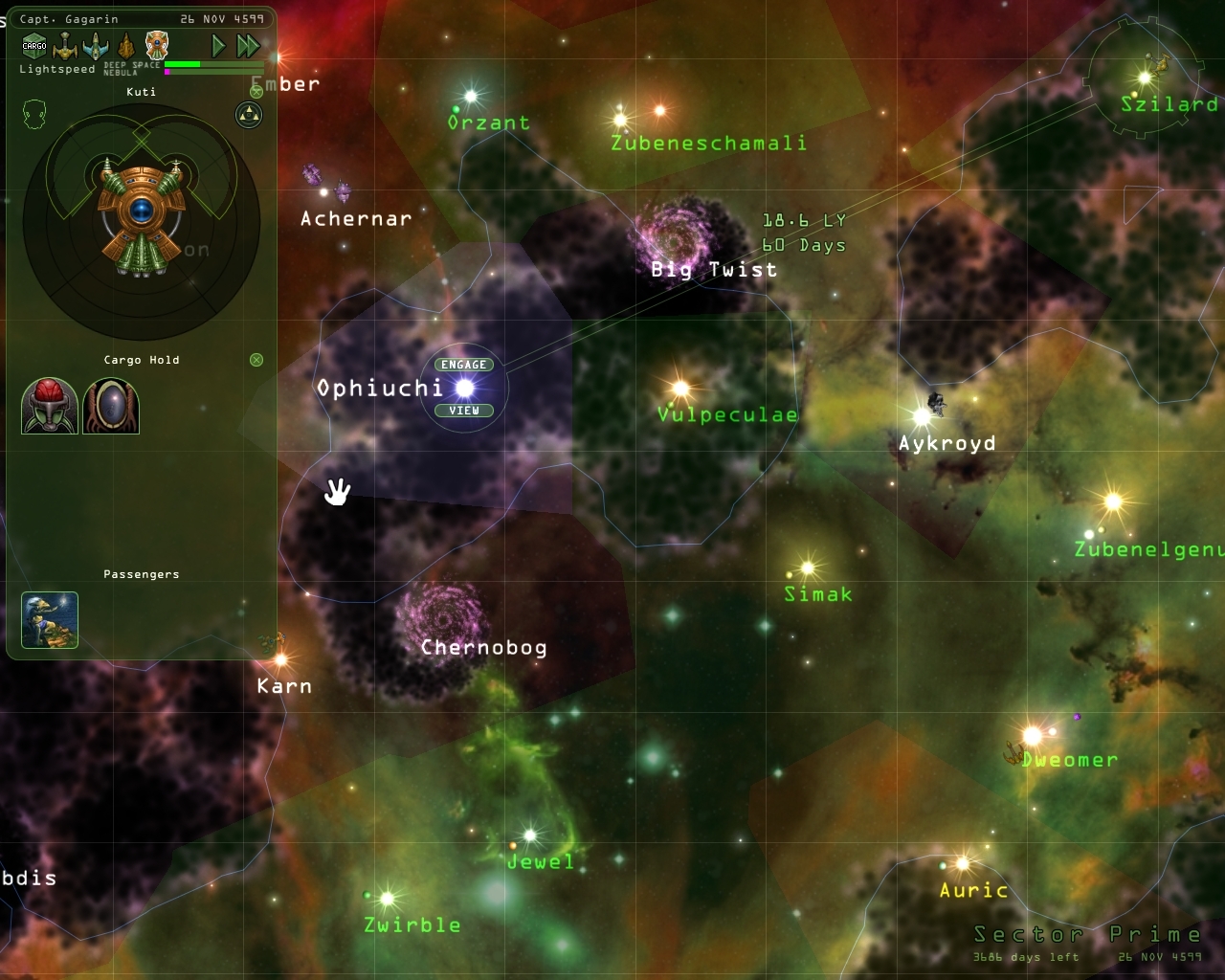The image size is (1225, 980).
Task: Select the blue winged ship icon in the fleet bar
Action: pos(95,45)
